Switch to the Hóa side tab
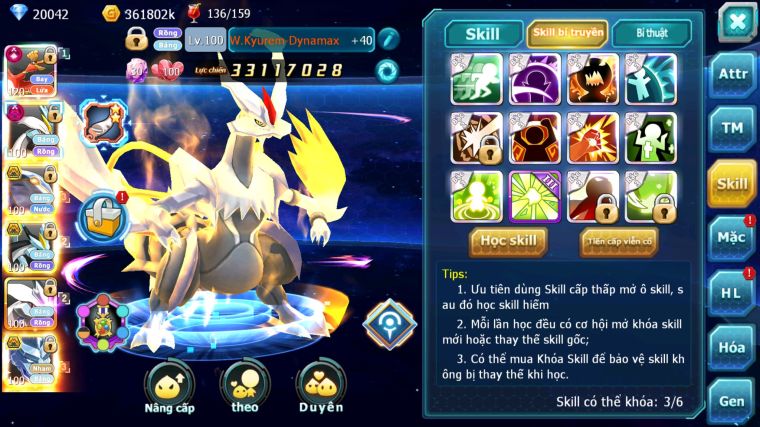 pos(731,347)
